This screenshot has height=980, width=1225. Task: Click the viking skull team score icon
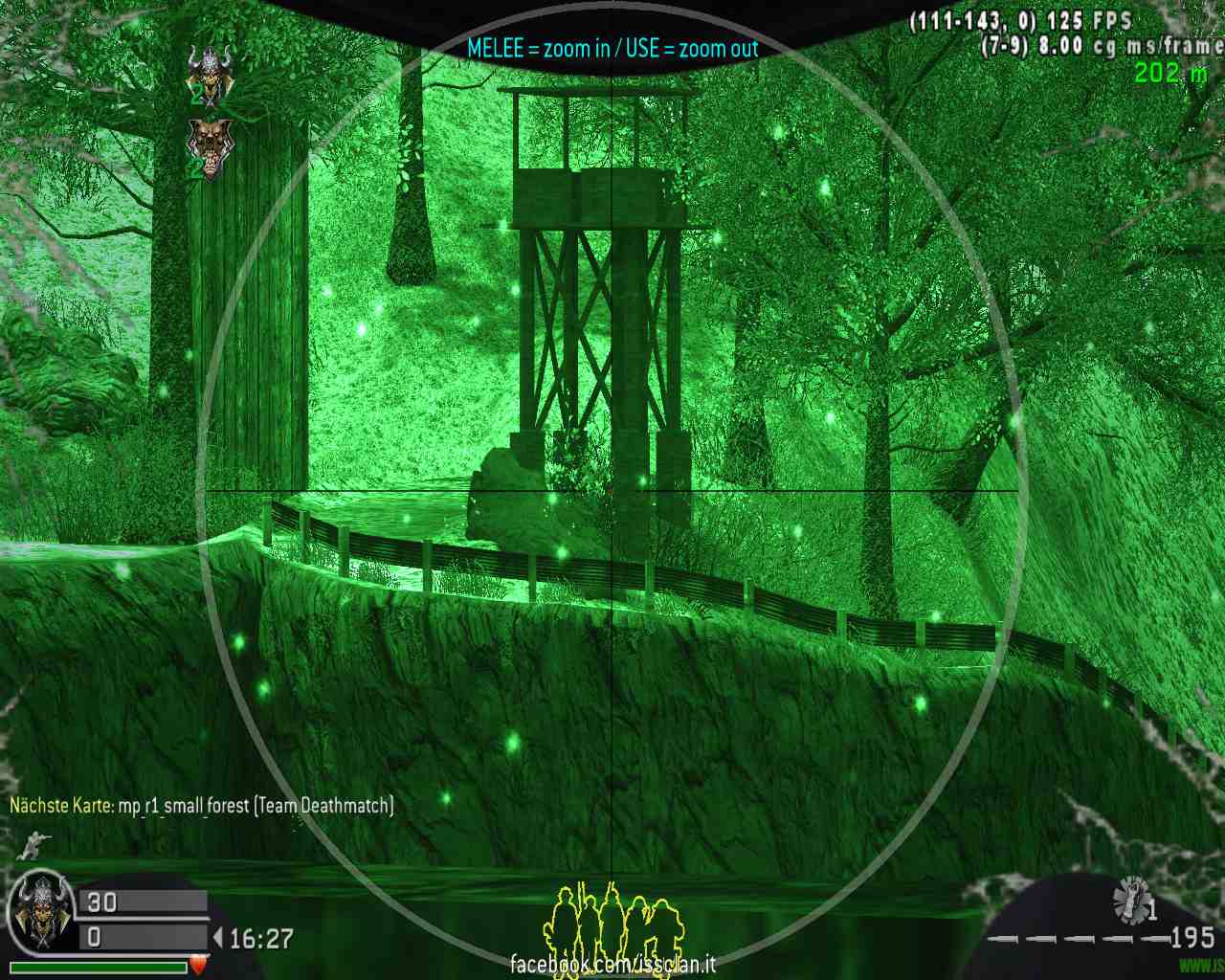(209, 73)
